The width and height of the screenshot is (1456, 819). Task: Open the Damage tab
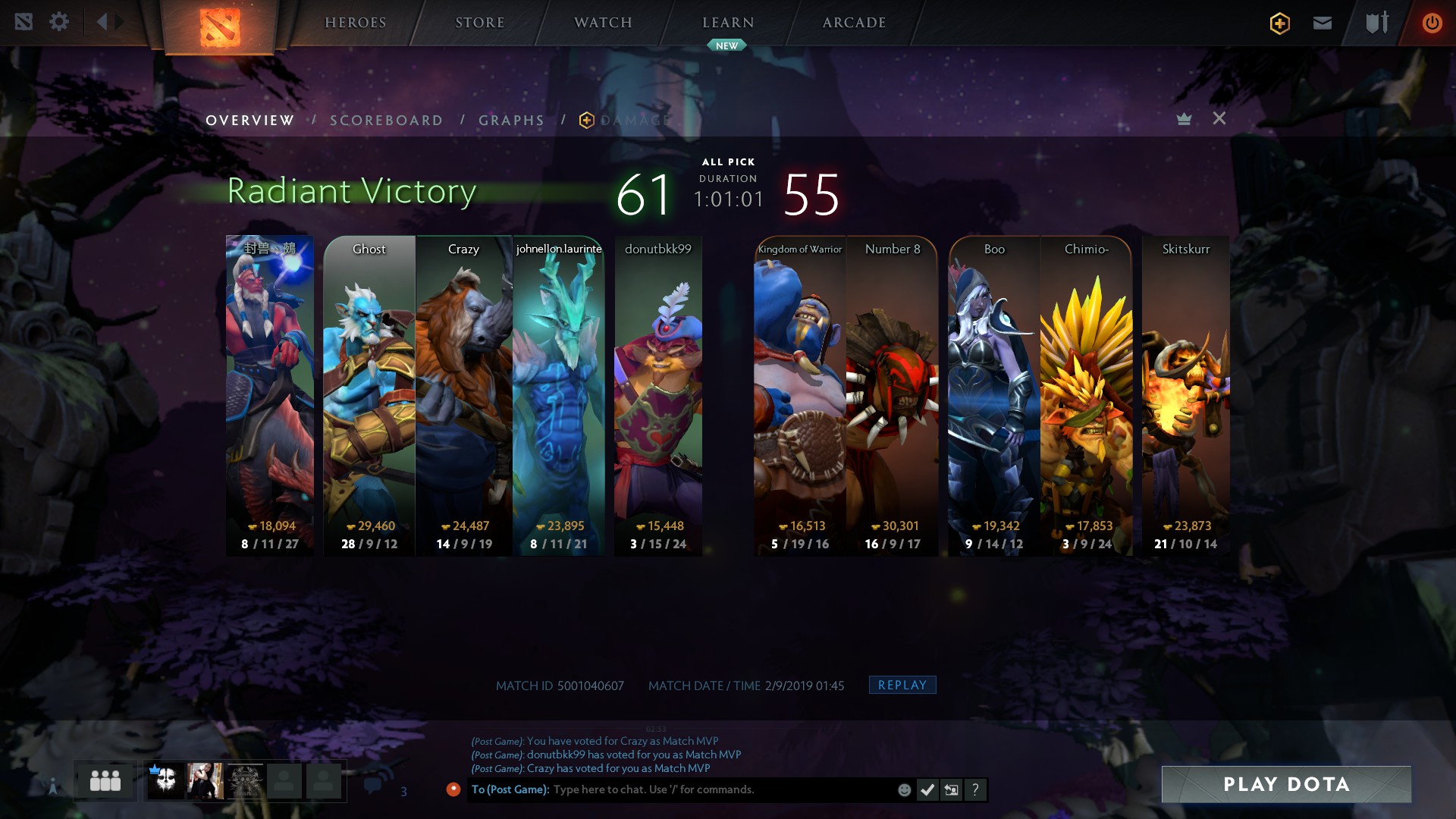point(635,121)
